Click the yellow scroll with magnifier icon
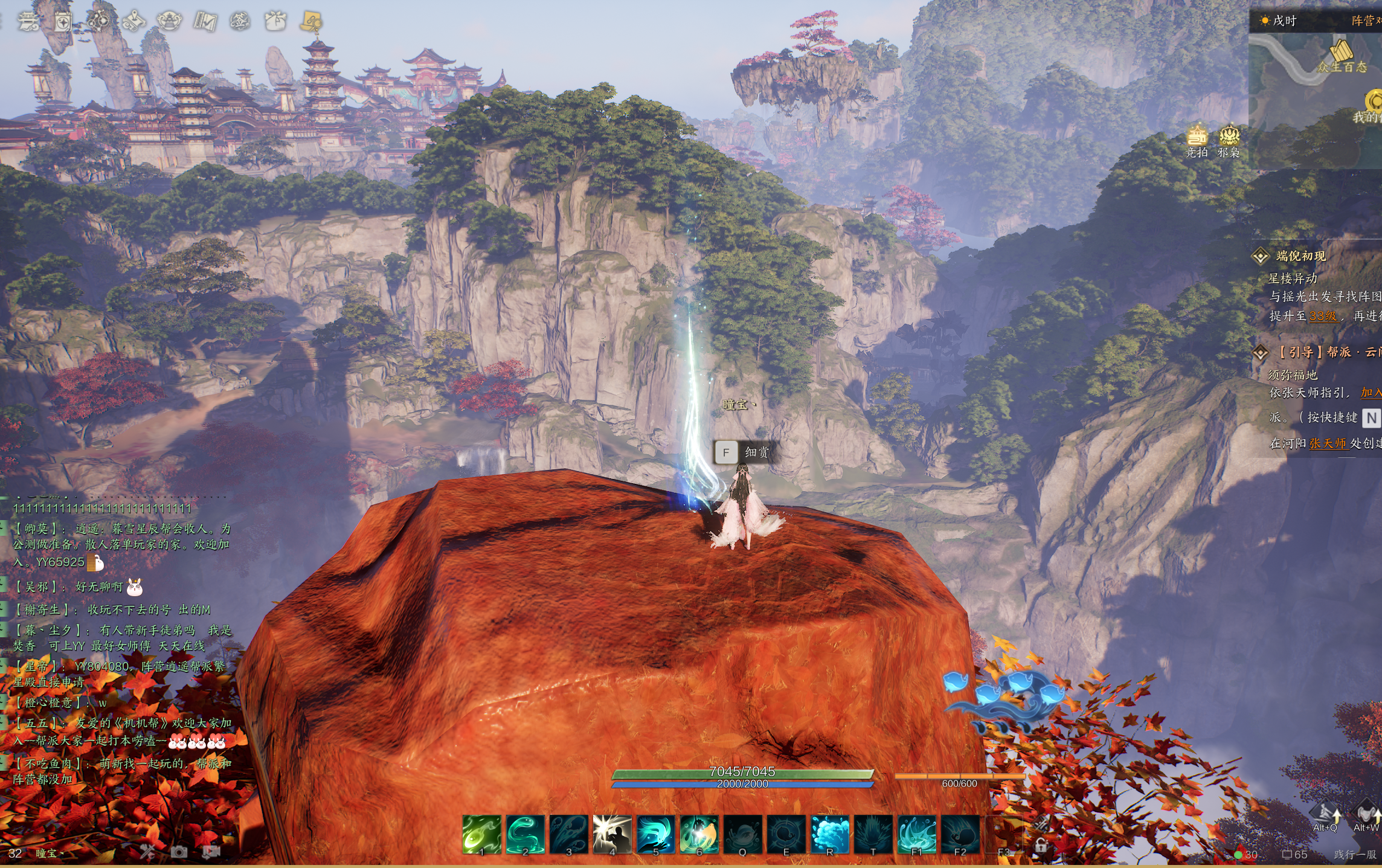Screen dimensions: 1382x868 [312, 22]
